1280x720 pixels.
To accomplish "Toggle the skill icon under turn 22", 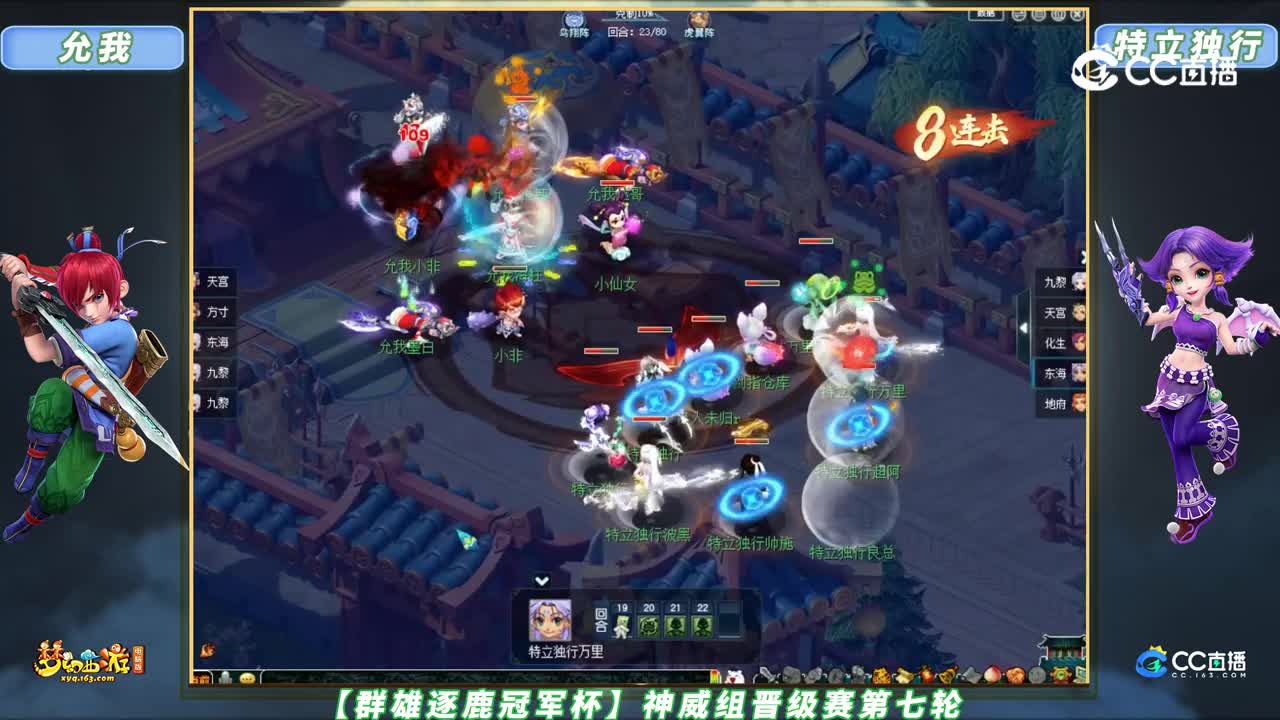I will pos(701,626).
